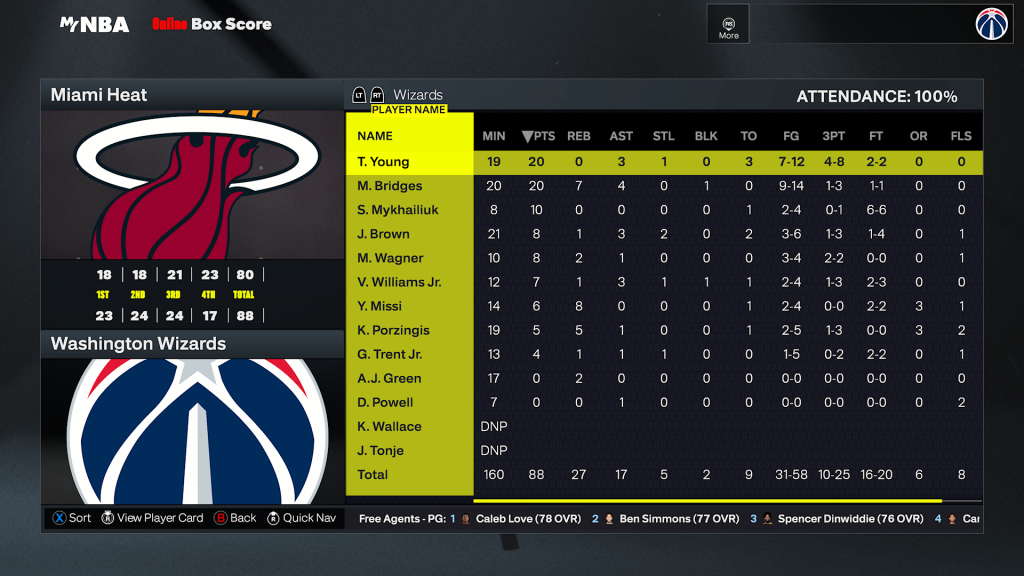The height and width of the screenshot is (576, 1024).
Task: Pick the M. Wagner row
Action: pyautogui.click(x=391, y=258)
